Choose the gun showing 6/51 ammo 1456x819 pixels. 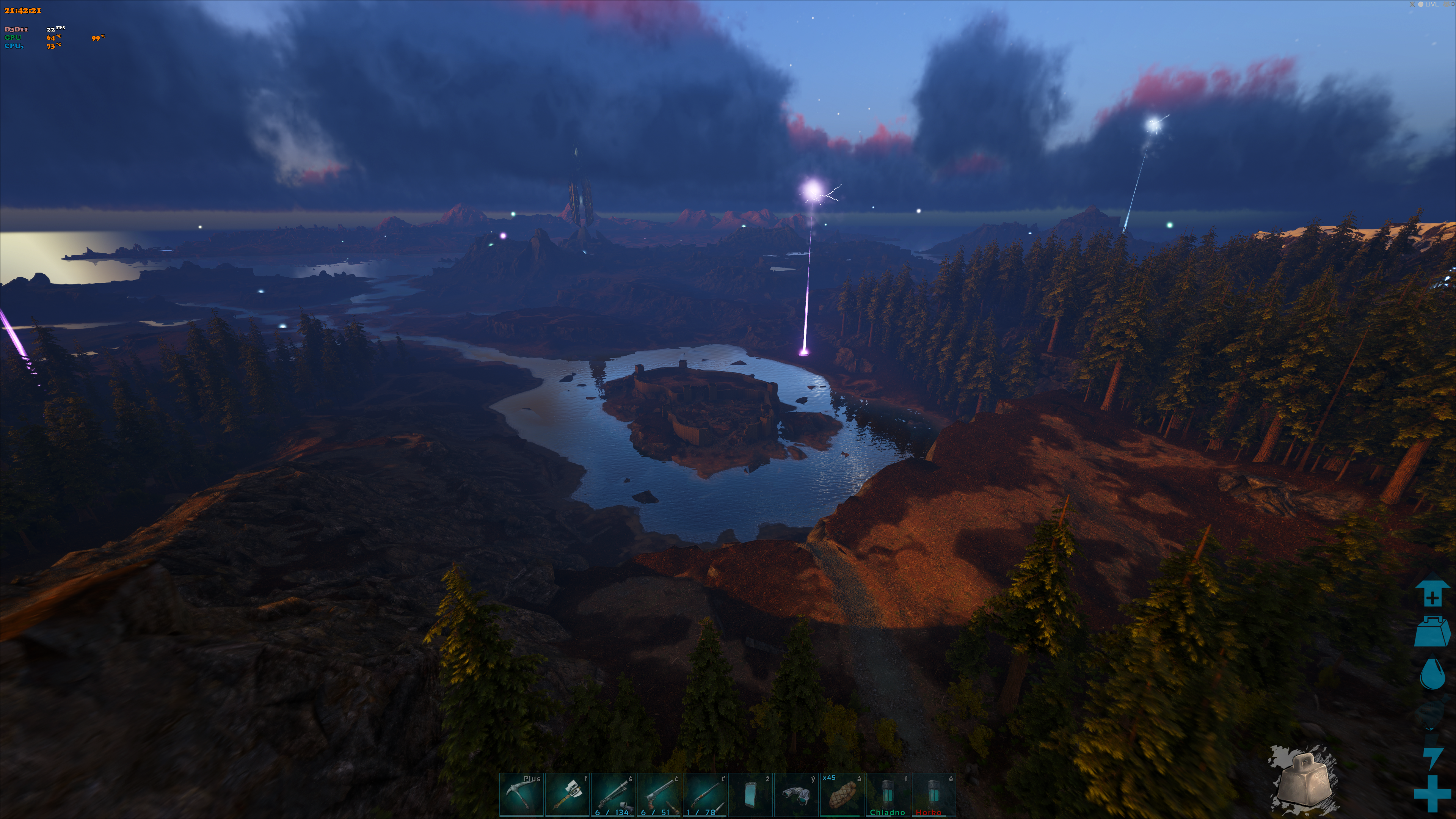tap(659, 795)
